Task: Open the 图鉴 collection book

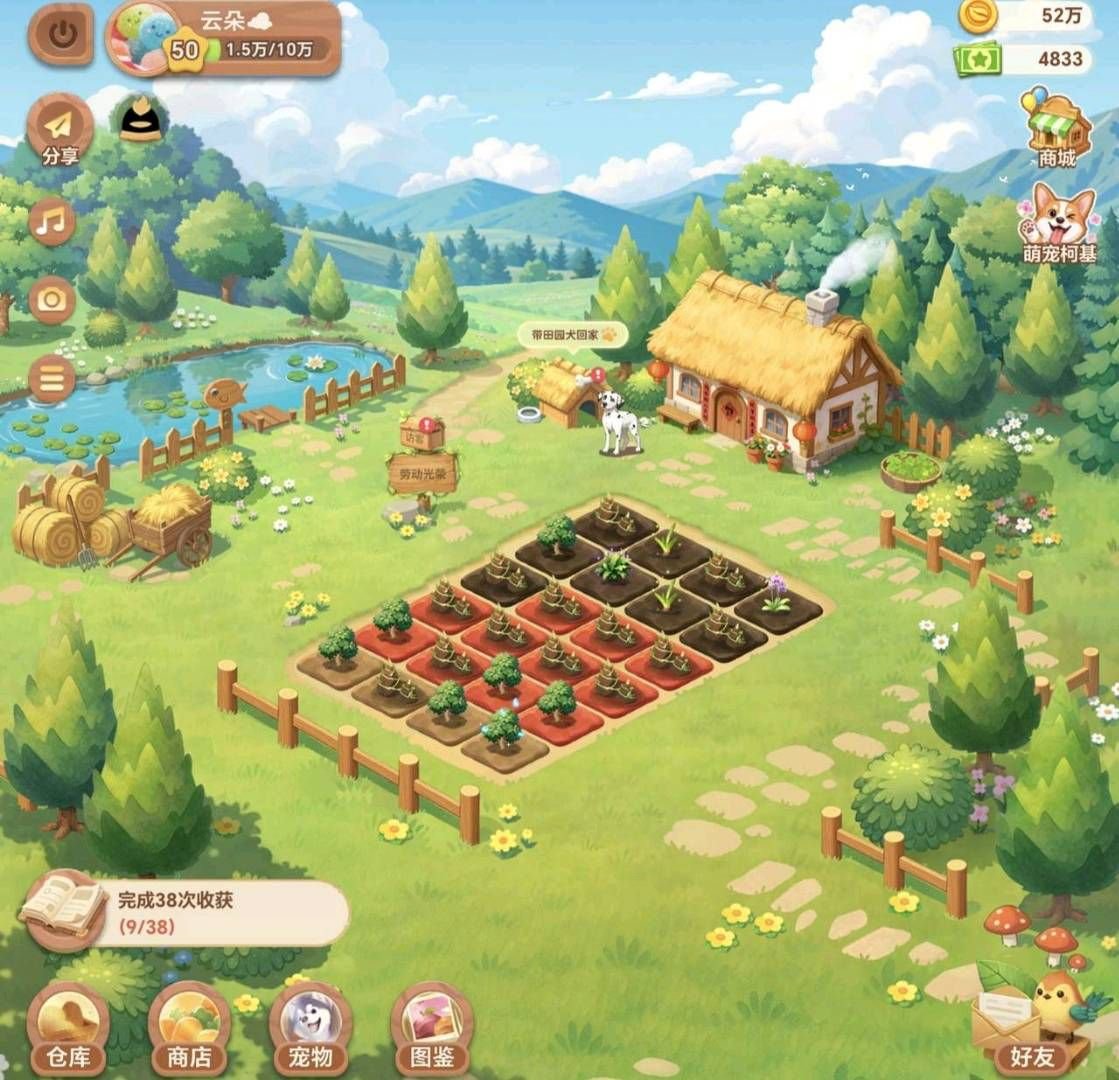Action: [432, 1027]
